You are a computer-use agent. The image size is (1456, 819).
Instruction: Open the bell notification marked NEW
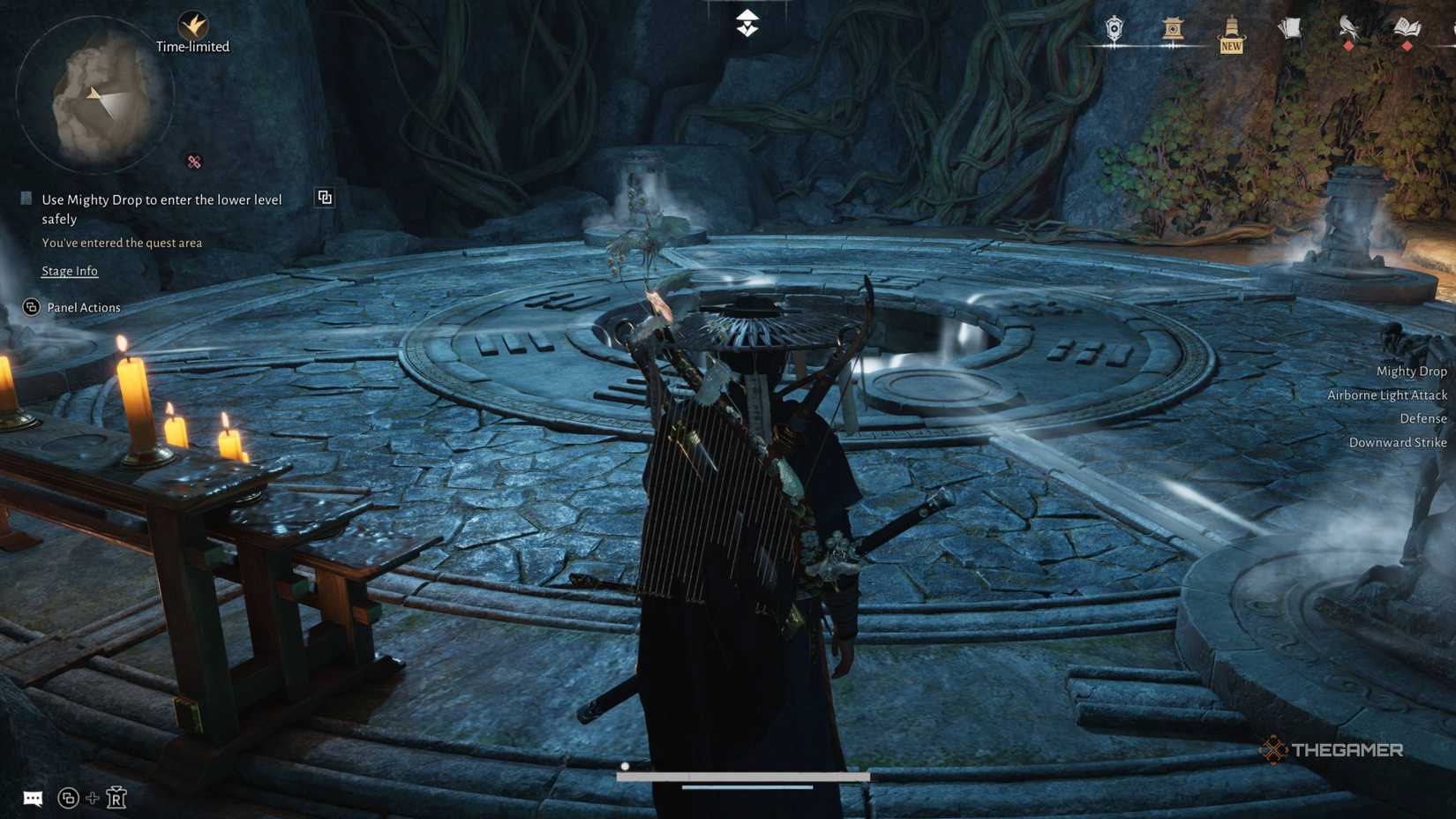tap(1229, 26)
